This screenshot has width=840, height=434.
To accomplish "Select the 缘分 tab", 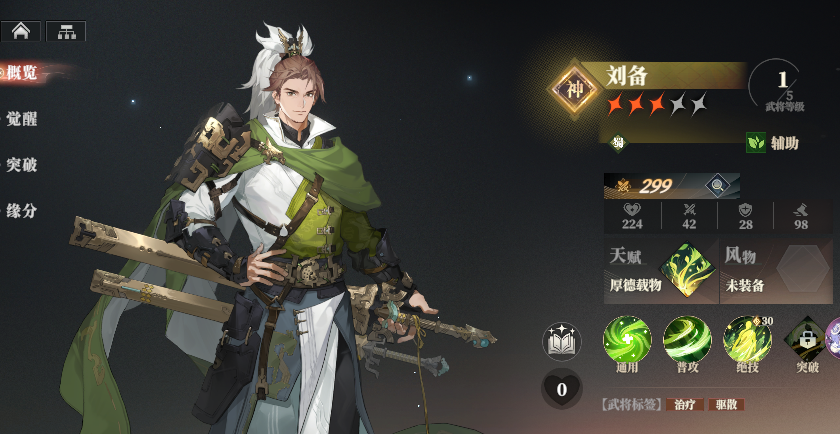I will coord(22,211).
